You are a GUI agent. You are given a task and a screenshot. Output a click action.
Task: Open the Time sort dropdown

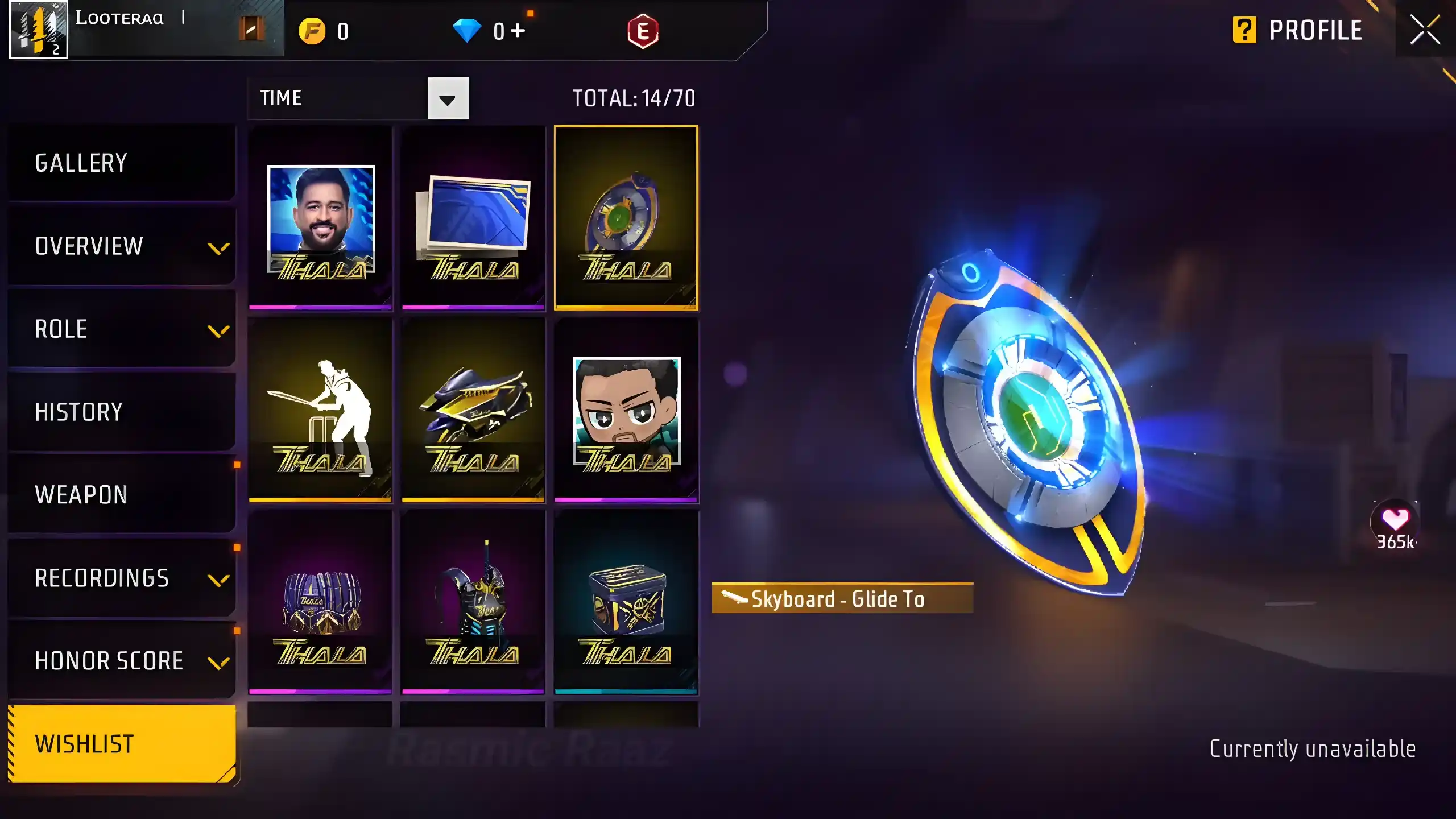448,99
